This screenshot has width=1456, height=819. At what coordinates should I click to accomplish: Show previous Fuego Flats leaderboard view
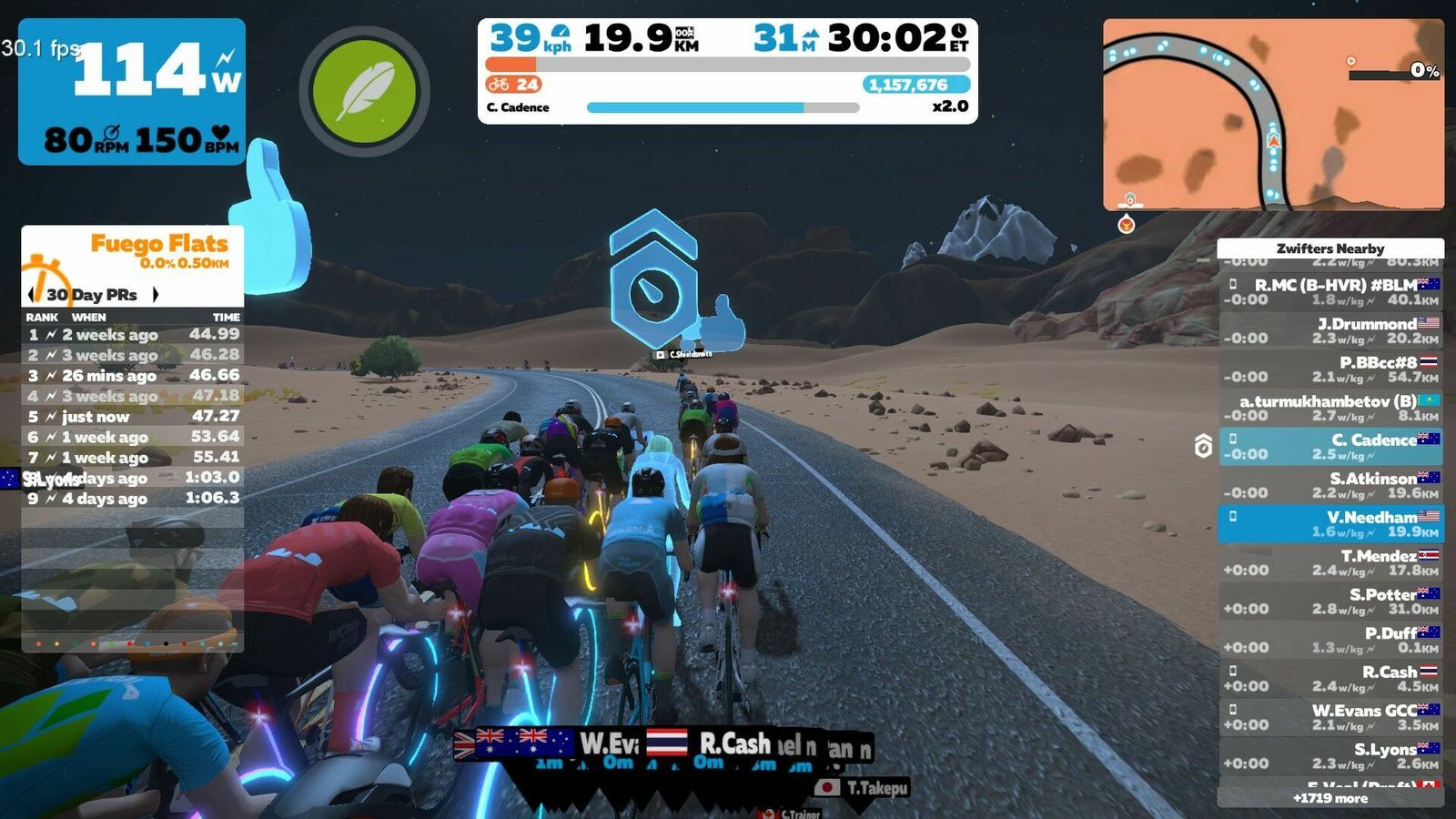(33, 294)
